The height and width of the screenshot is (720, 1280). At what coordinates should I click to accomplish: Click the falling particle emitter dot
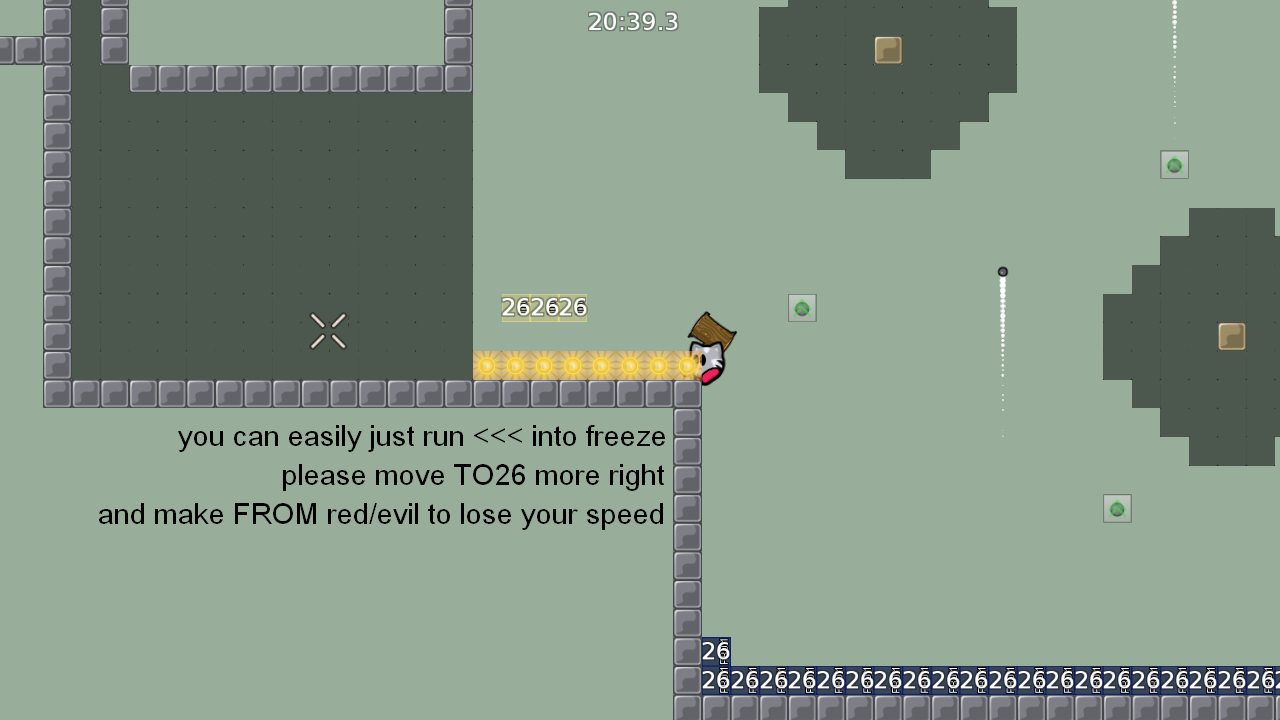pyautogui.click(x=1003, y=271)
